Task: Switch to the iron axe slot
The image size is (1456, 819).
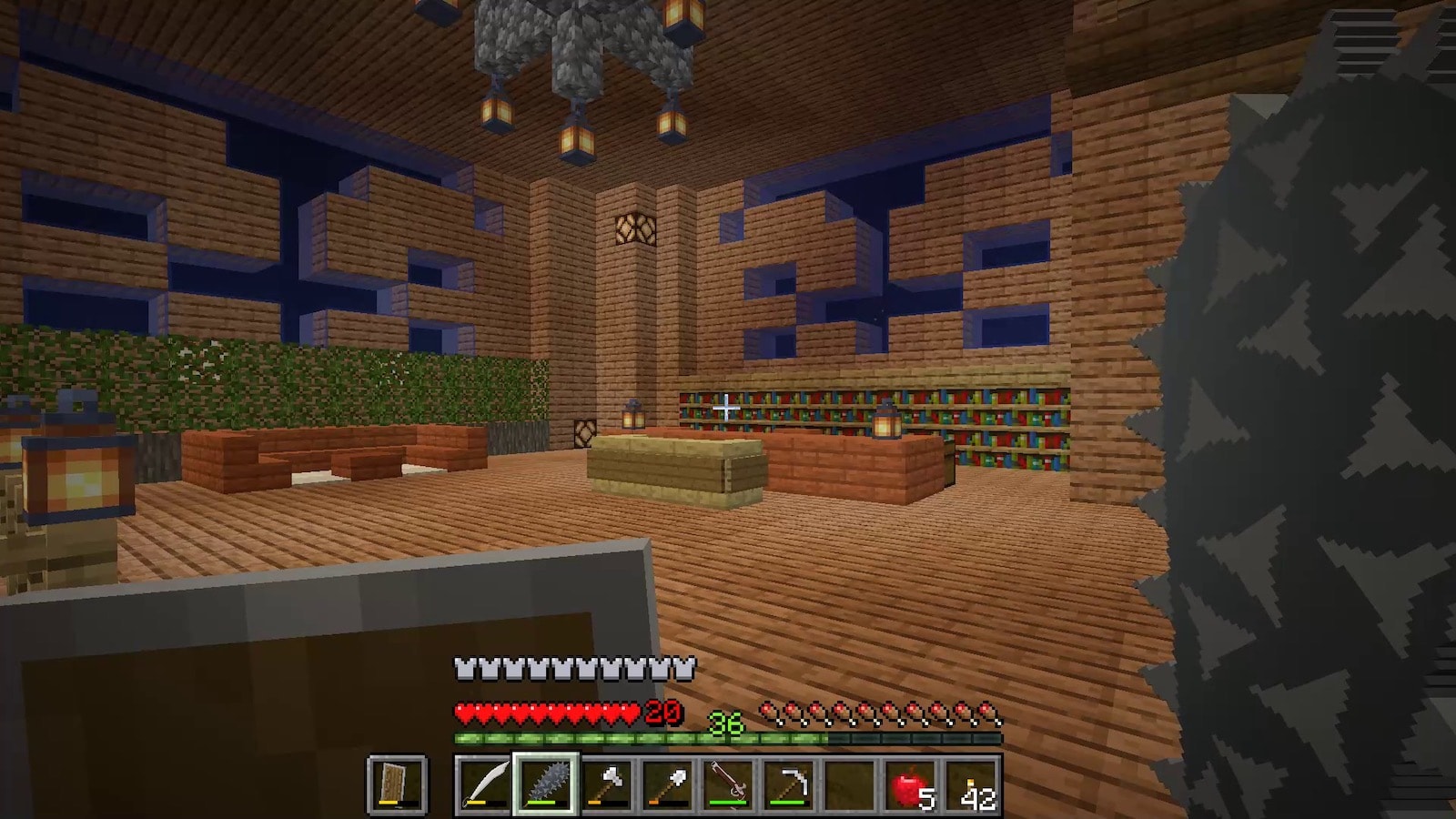Action: [606, 784]
